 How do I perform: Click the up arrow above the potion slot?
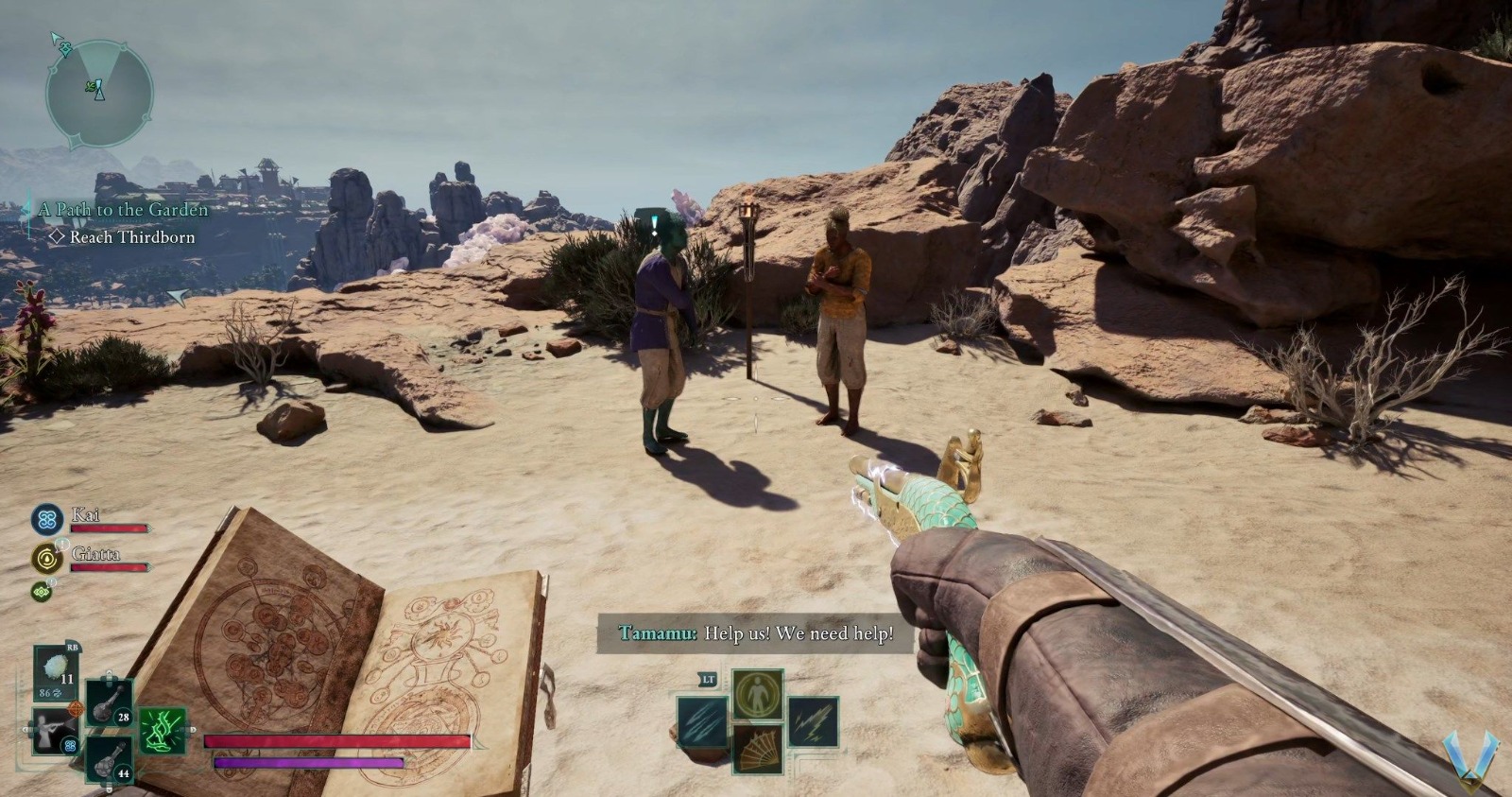click(107, 673)
